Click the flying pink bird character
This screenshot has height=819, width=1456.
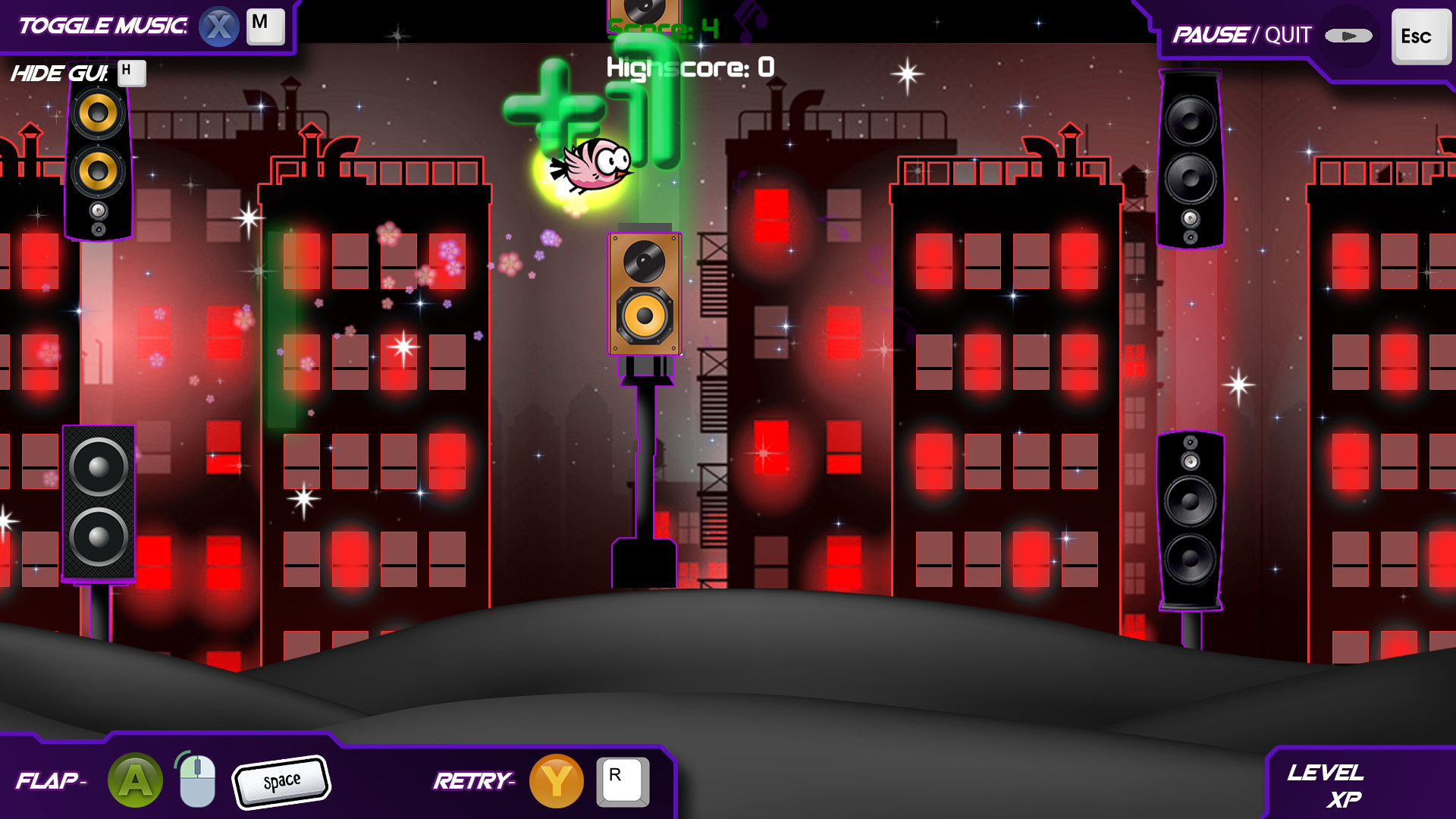click(x=591, y=167)
